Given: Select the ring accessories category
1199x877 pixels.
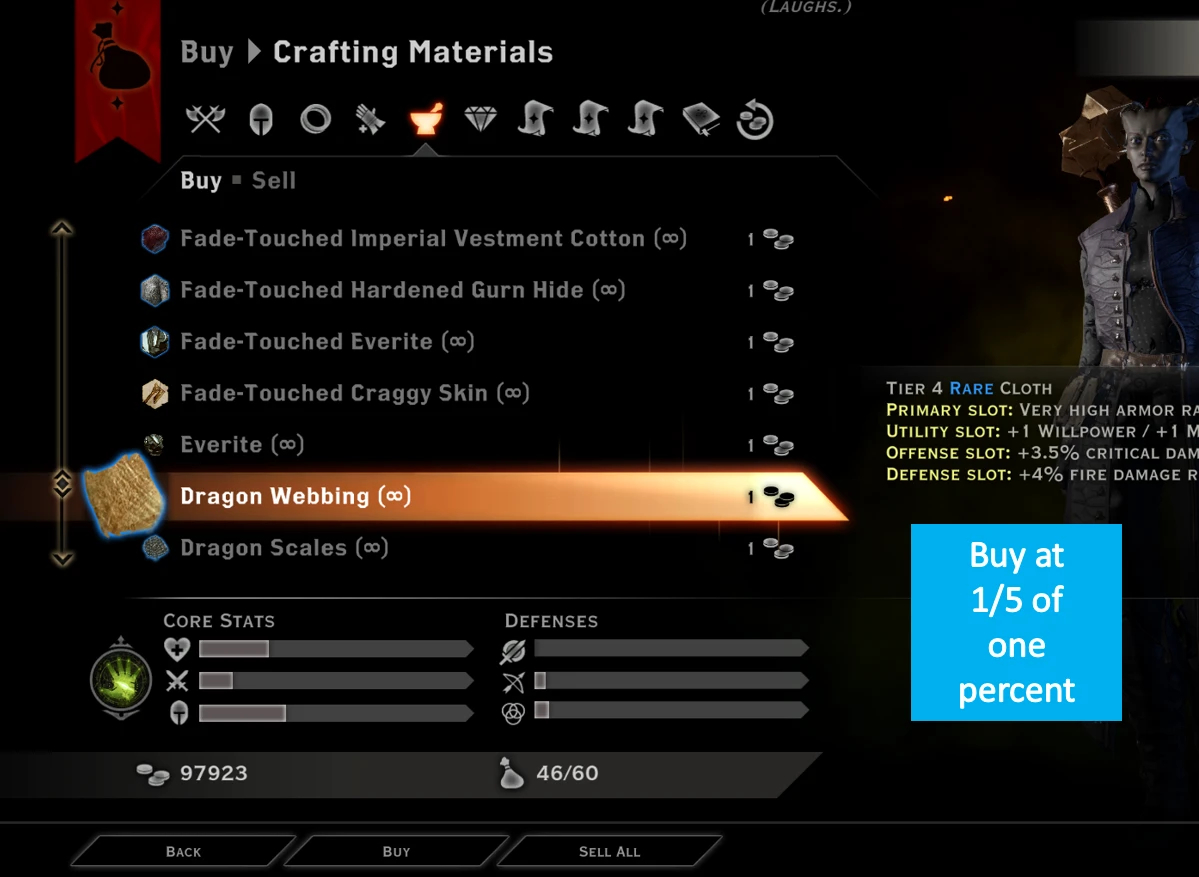Looking at the screenshot, I should 315,120.
